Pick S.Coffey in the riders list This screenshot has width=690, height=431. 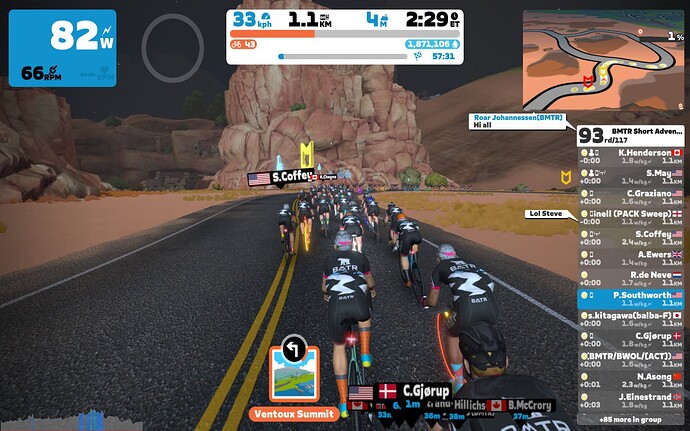[630, 237]
